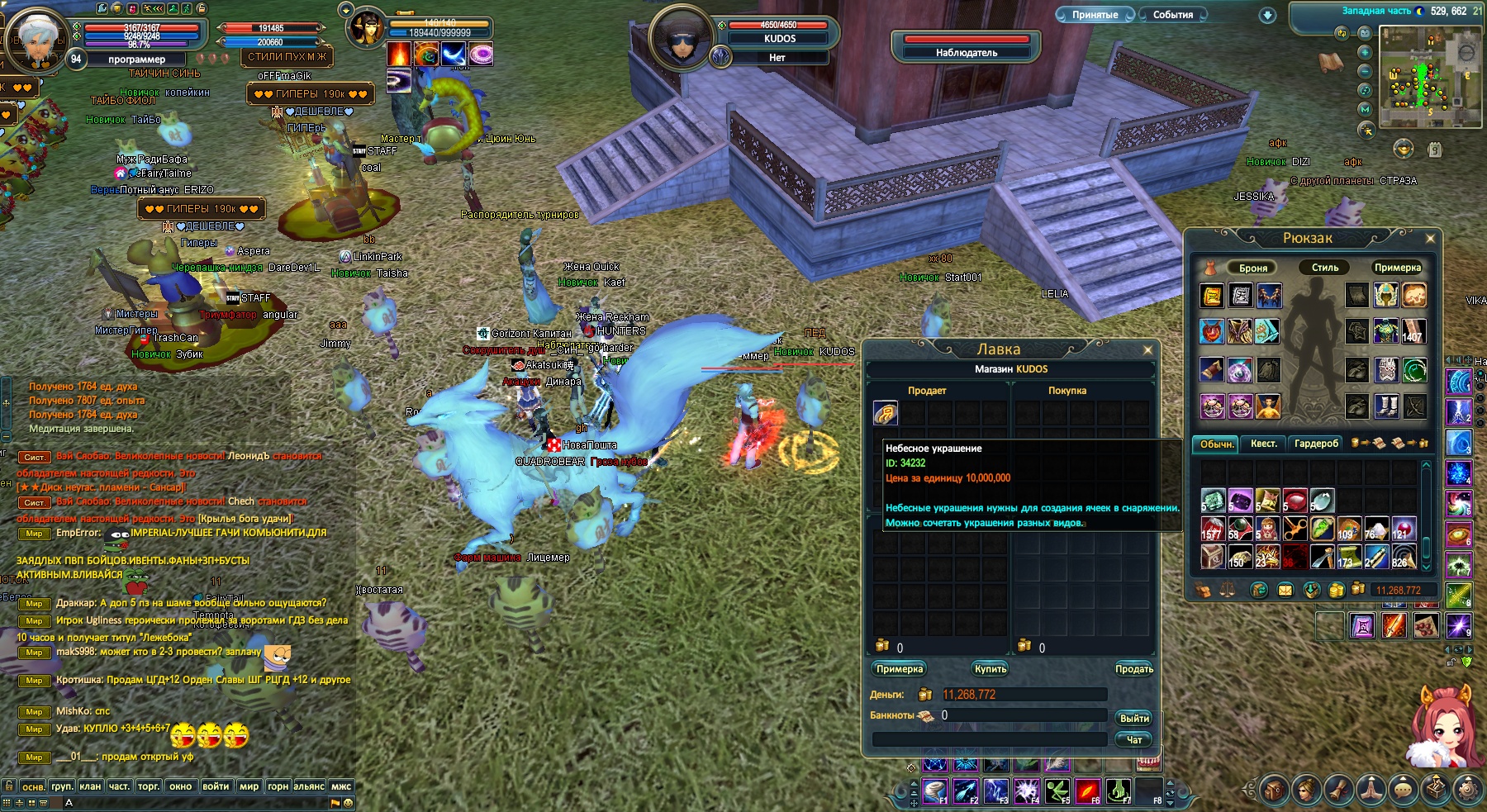Show the Принятые quests tab

click(x=1095, y=15)
